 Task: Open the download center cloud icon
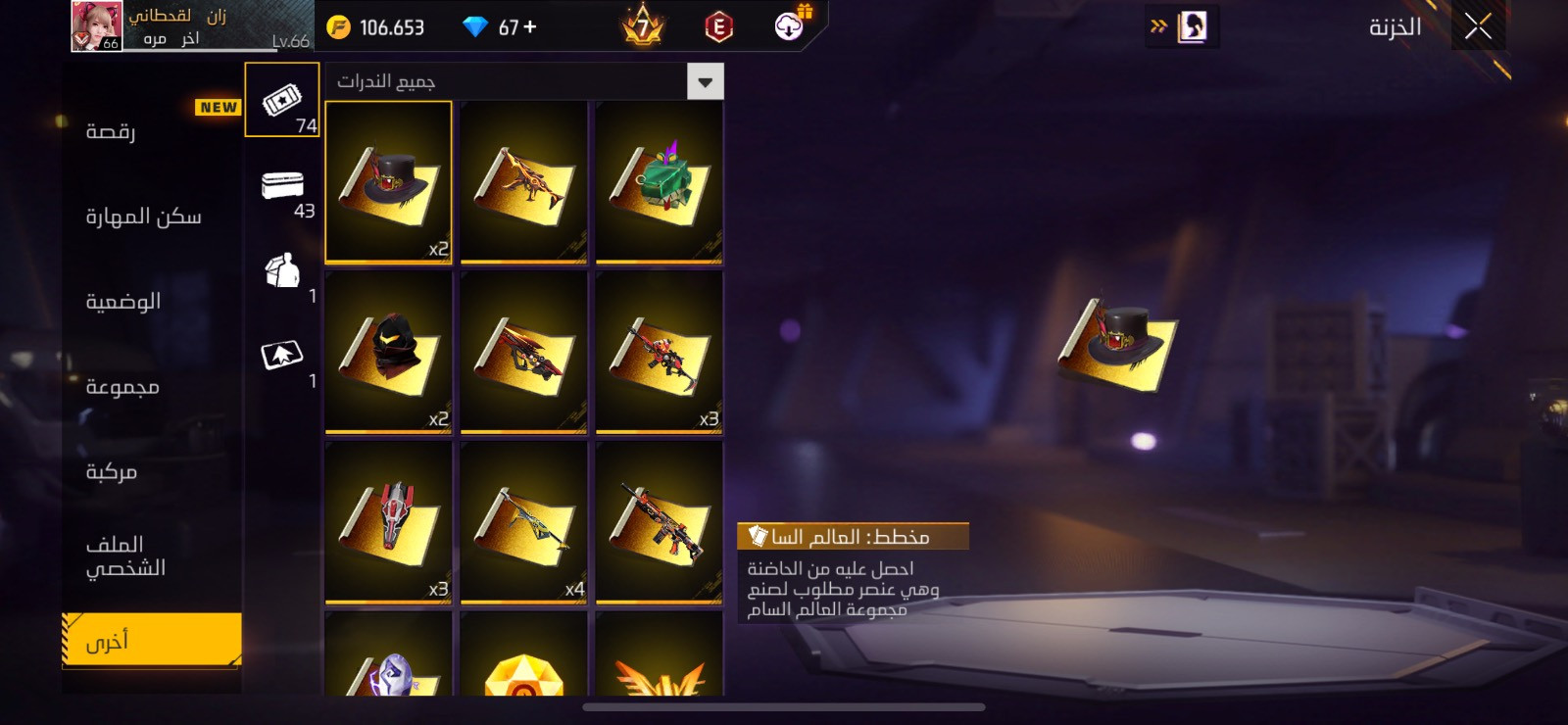coord(790,25)
